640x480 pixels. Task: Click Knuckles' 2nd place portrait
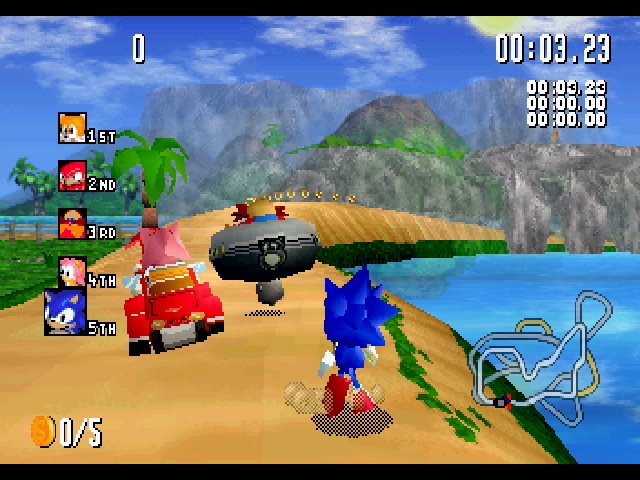(72, 176)
